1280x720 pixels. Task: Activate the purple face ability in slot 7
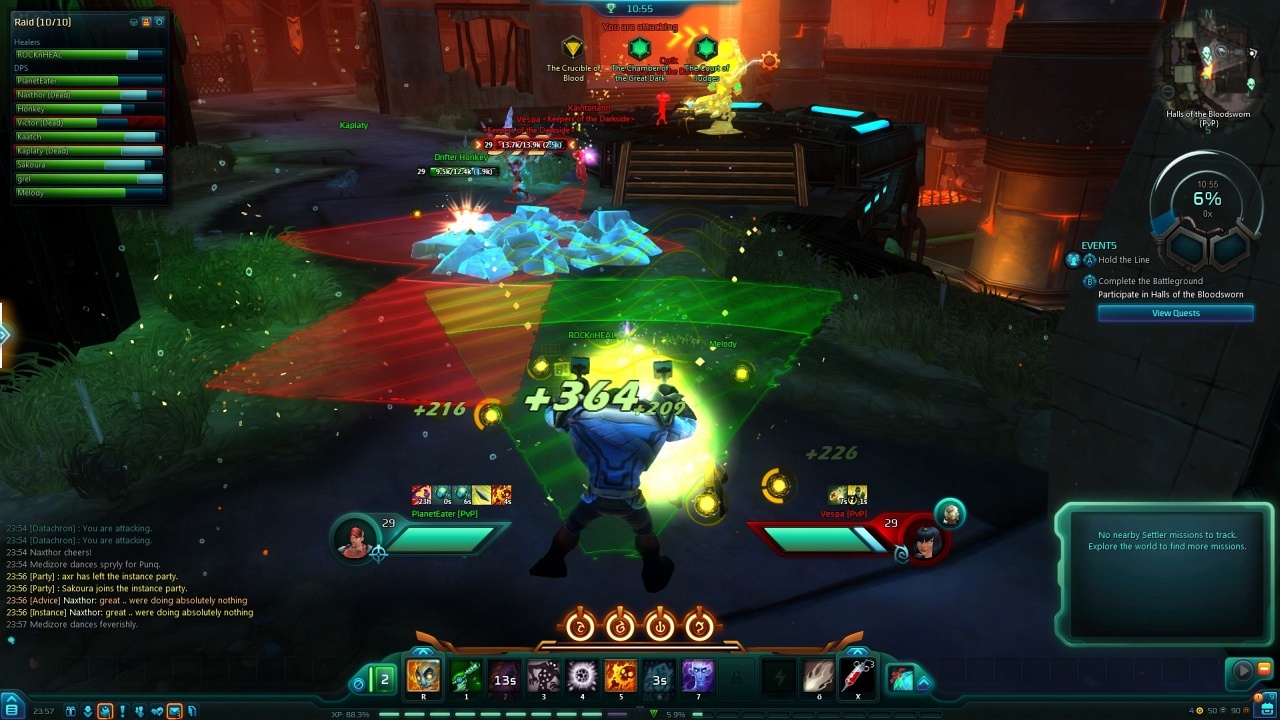click(x=698, y=677)
